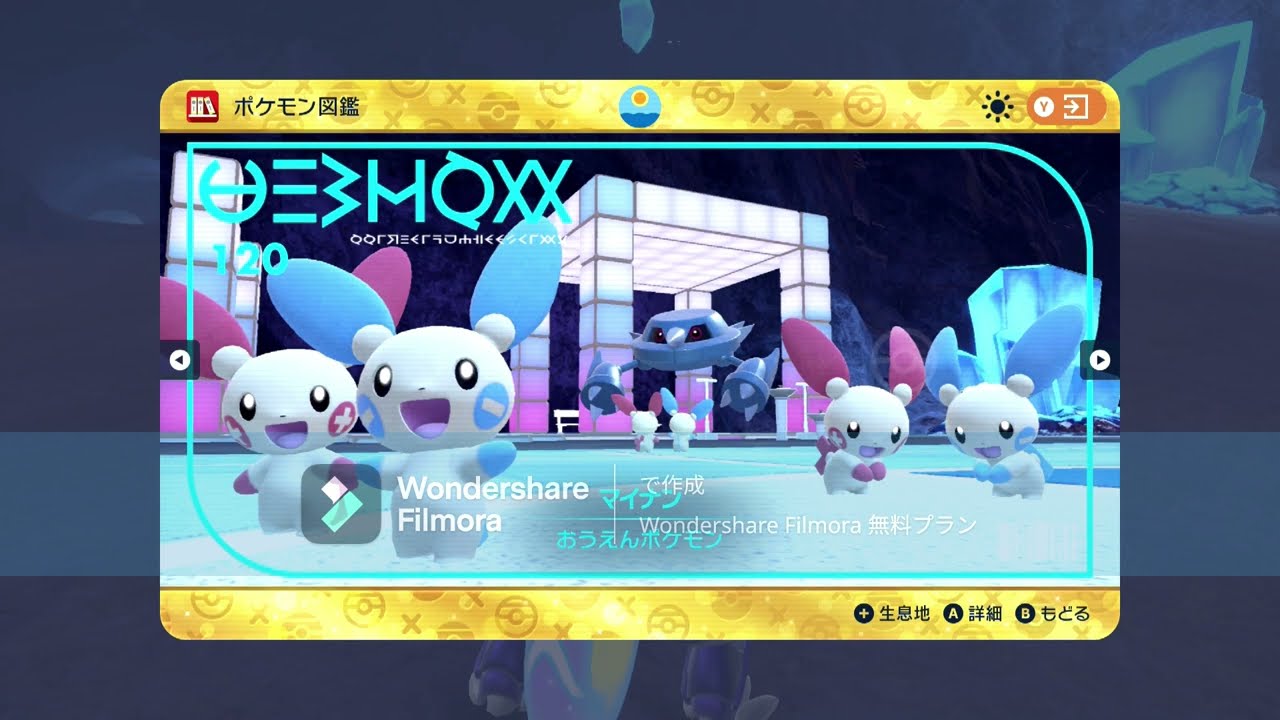Image resolution: width=1280 pixels, height=720 pixels.
Task: Expand the next Pokémon with the right arrow
Action: (x=1098, y=360)
